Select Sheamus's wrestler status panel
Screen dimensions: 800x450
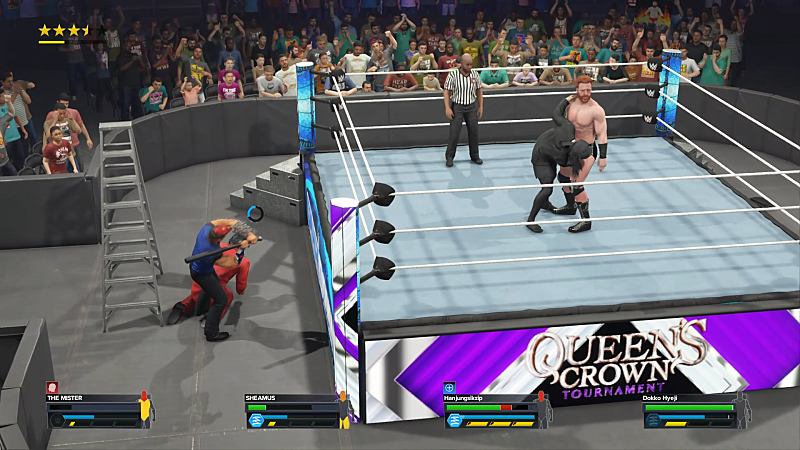294,411
